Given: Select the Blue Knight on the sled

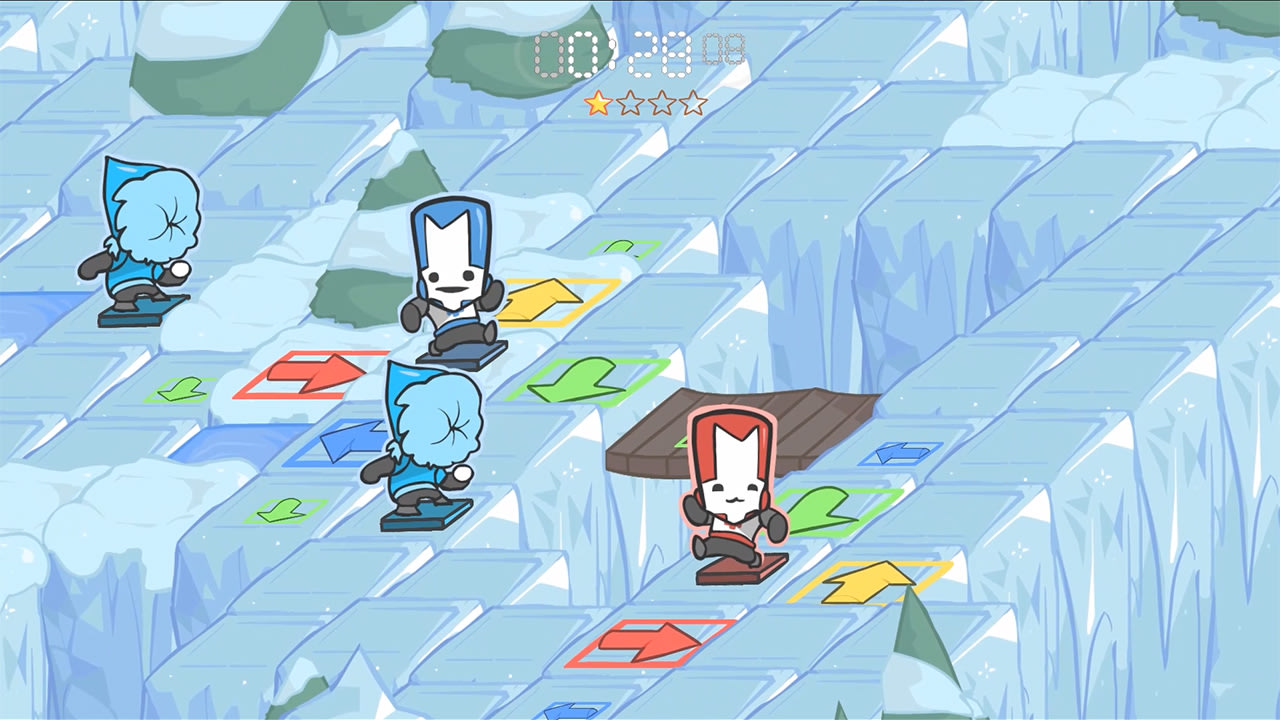Looking at the screenshot, I should [455, 280].
